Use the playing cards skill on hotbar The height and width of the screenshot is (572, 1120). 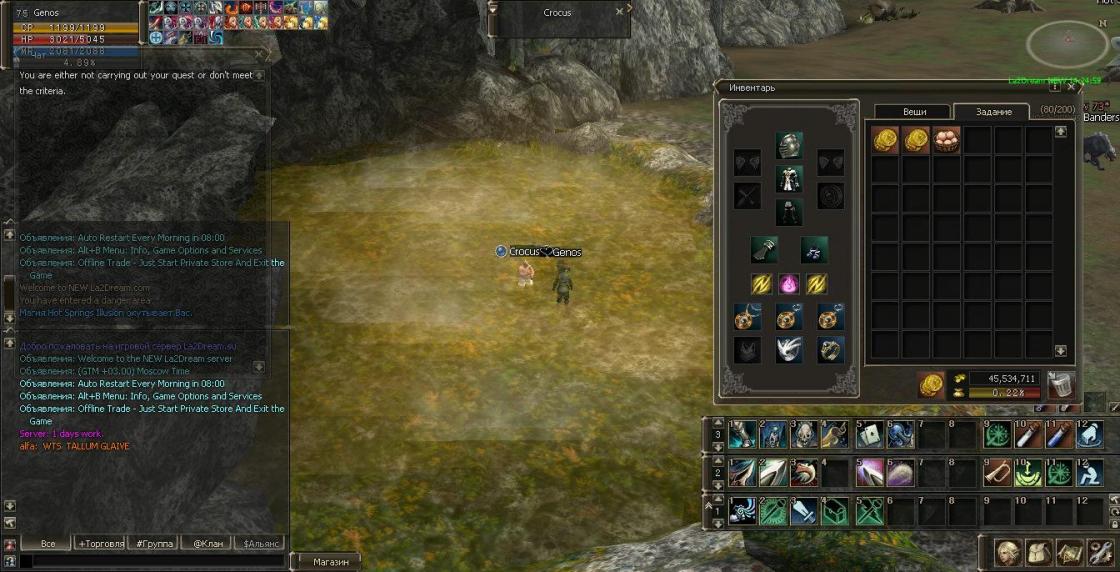(x=868, y=435)
